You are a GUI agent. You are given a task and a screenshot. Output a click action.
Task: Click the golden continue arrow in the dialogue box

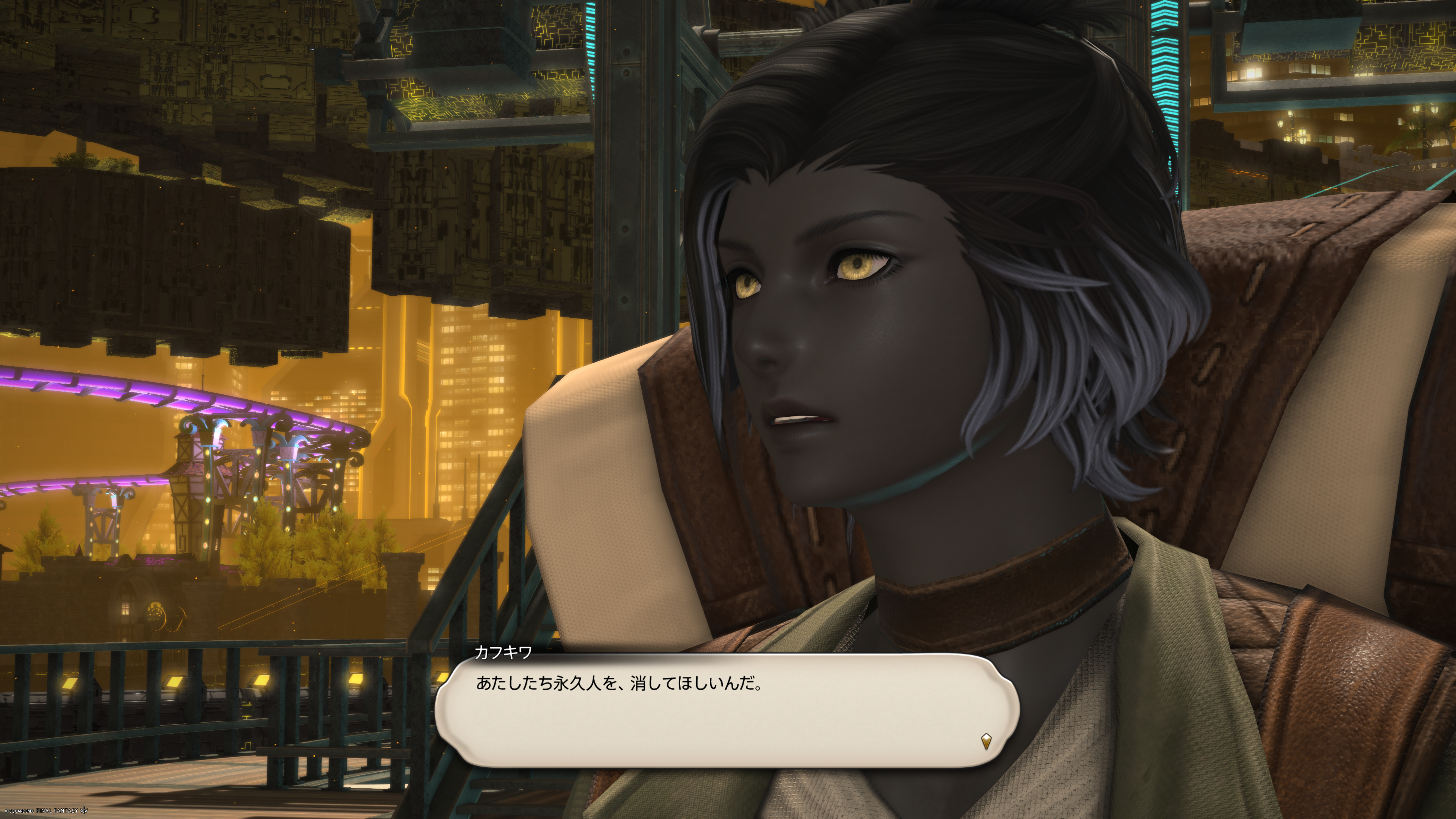[x=986, y=741]
